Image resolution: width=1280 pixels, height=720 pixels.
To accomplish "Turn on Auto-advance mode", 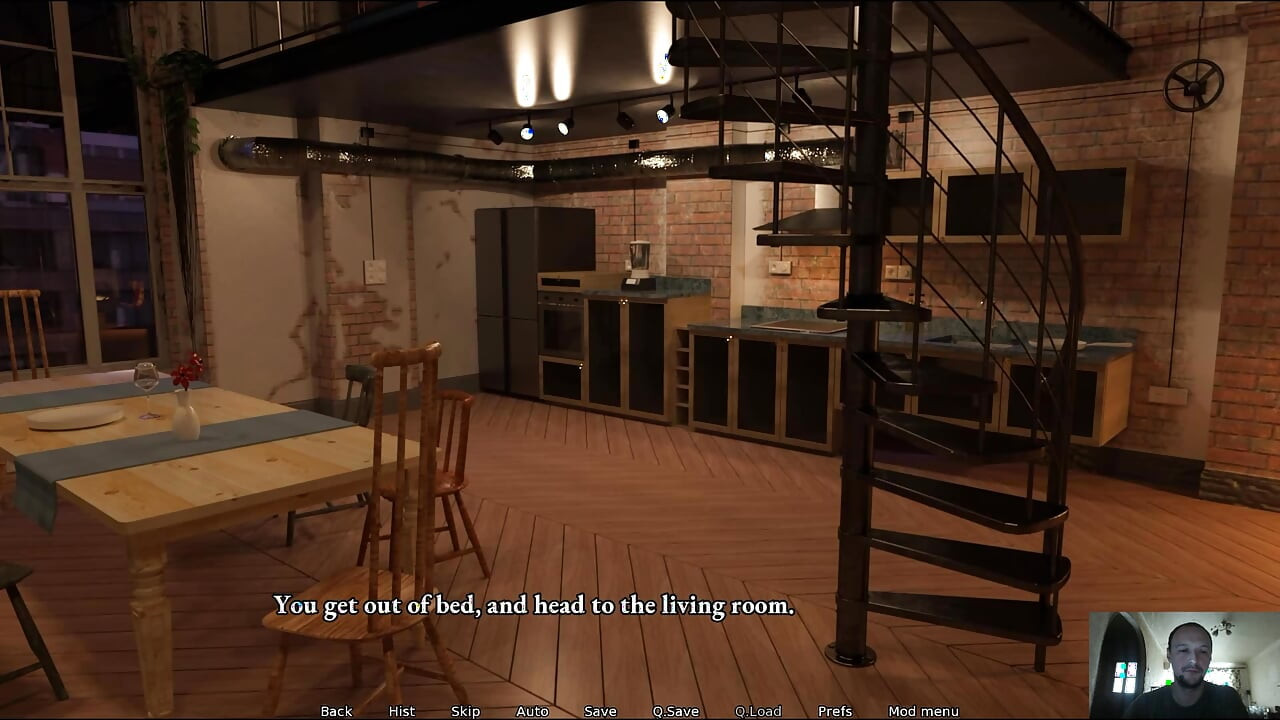I will click(x=531, y=711).
